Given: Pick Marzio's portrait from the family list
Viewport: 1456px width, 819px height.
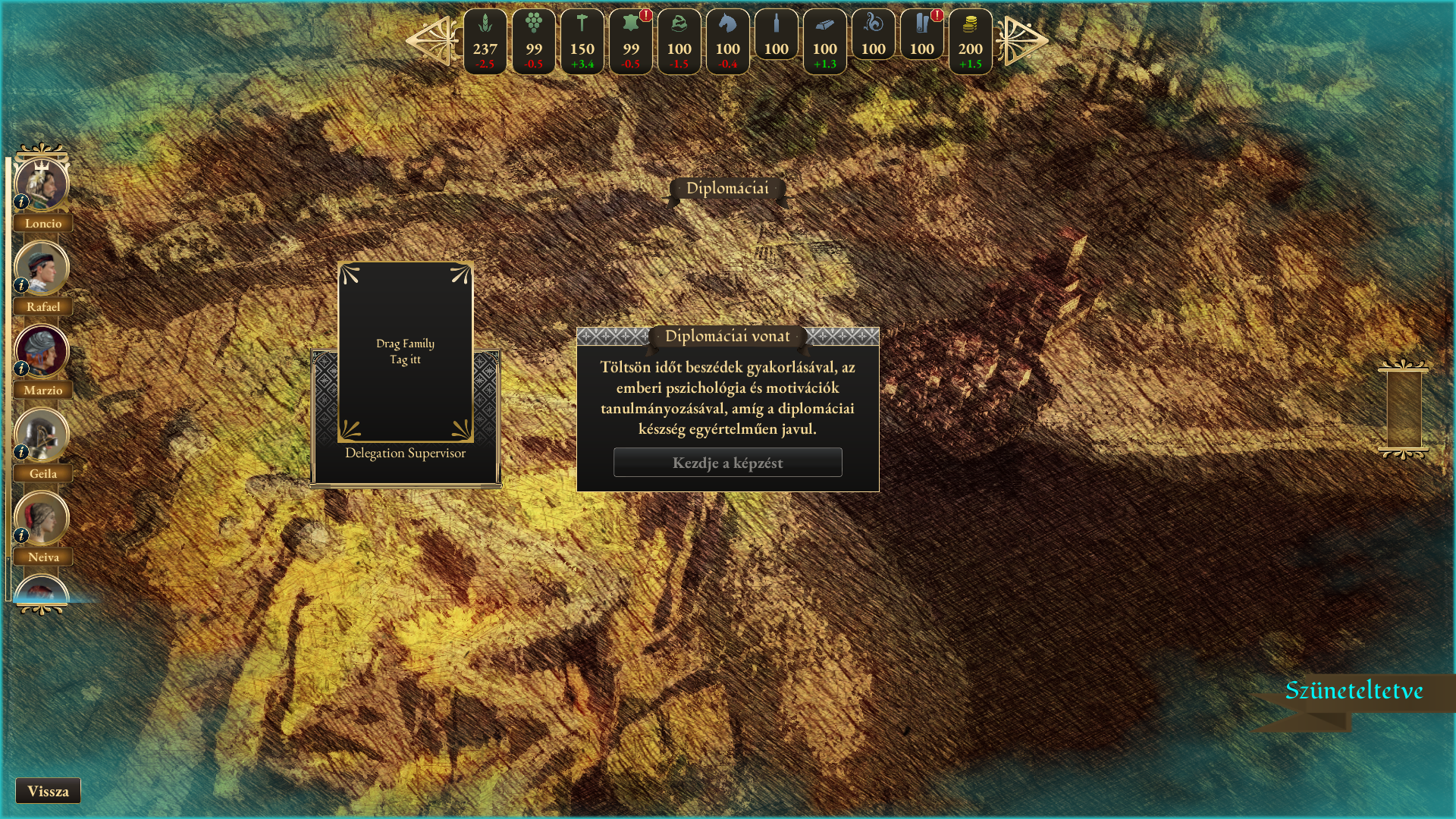Looking at the screenshot, I should pyautogui.click(x=42, y=351).
